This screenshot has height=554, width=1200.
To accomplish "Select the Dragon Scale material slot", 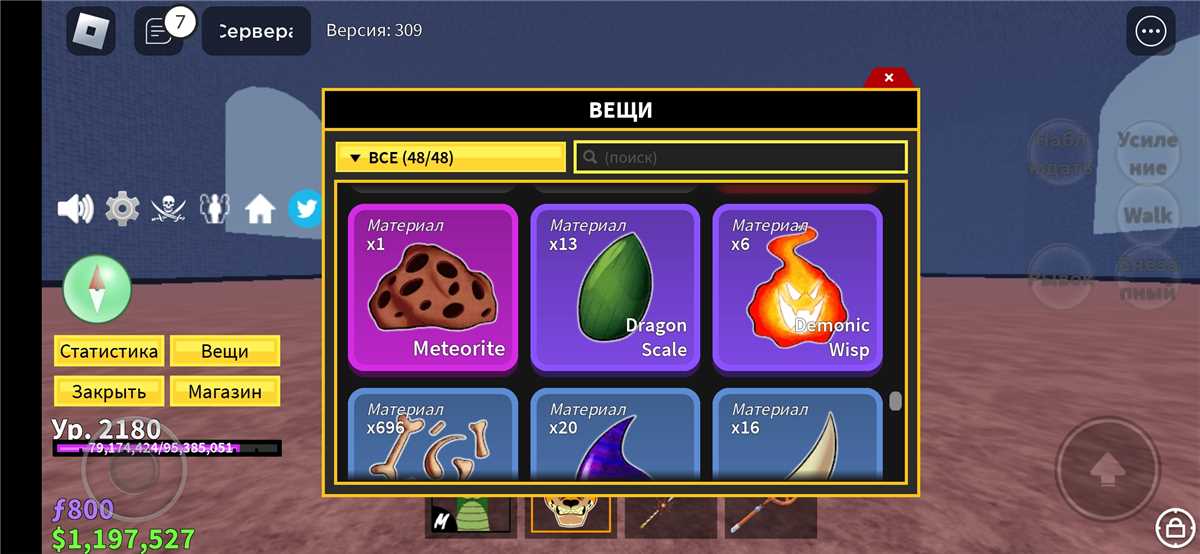I will point(615,288).
